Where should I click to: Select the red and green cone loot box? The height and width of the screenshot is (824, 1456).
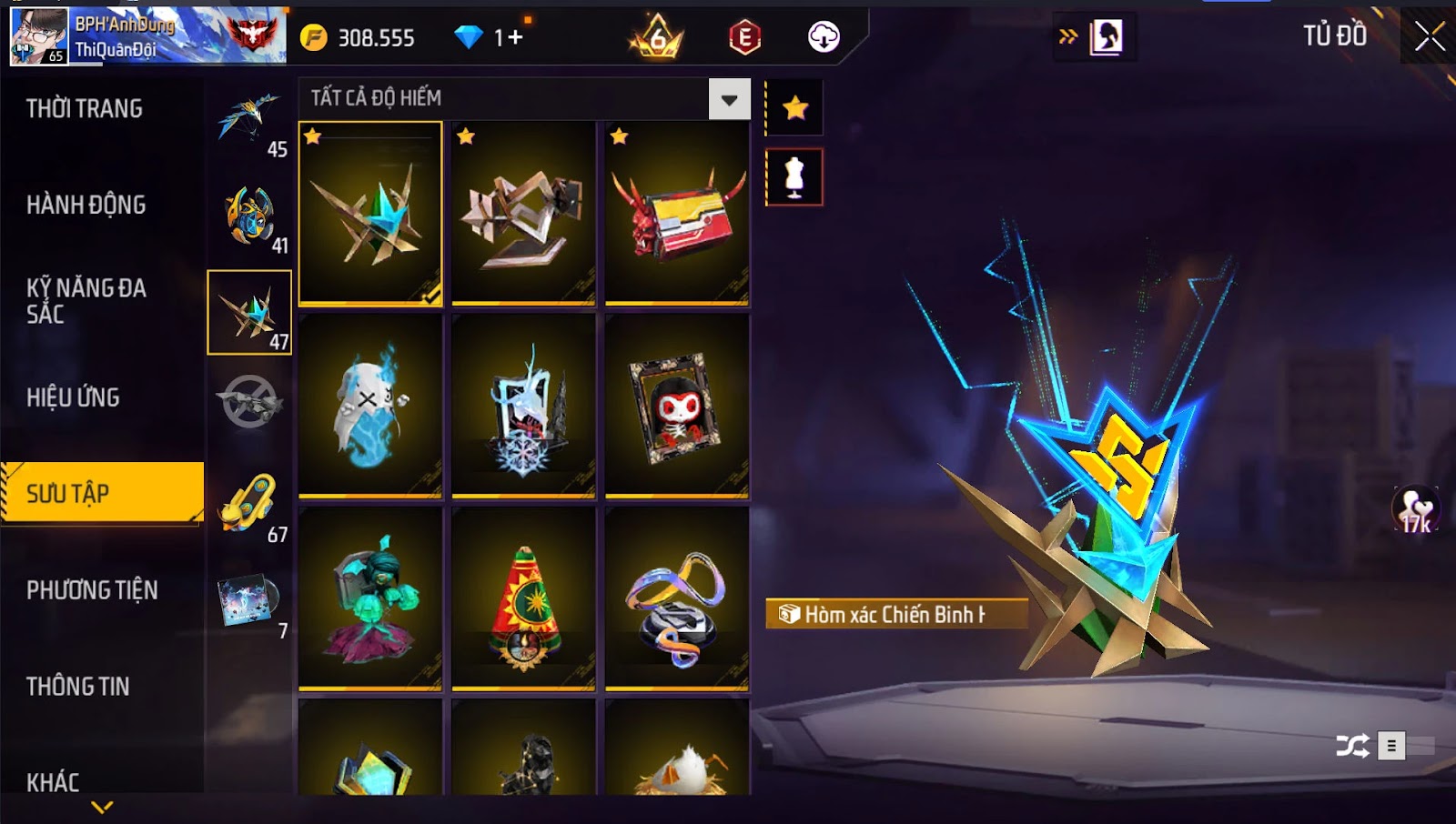pos(523,599)
